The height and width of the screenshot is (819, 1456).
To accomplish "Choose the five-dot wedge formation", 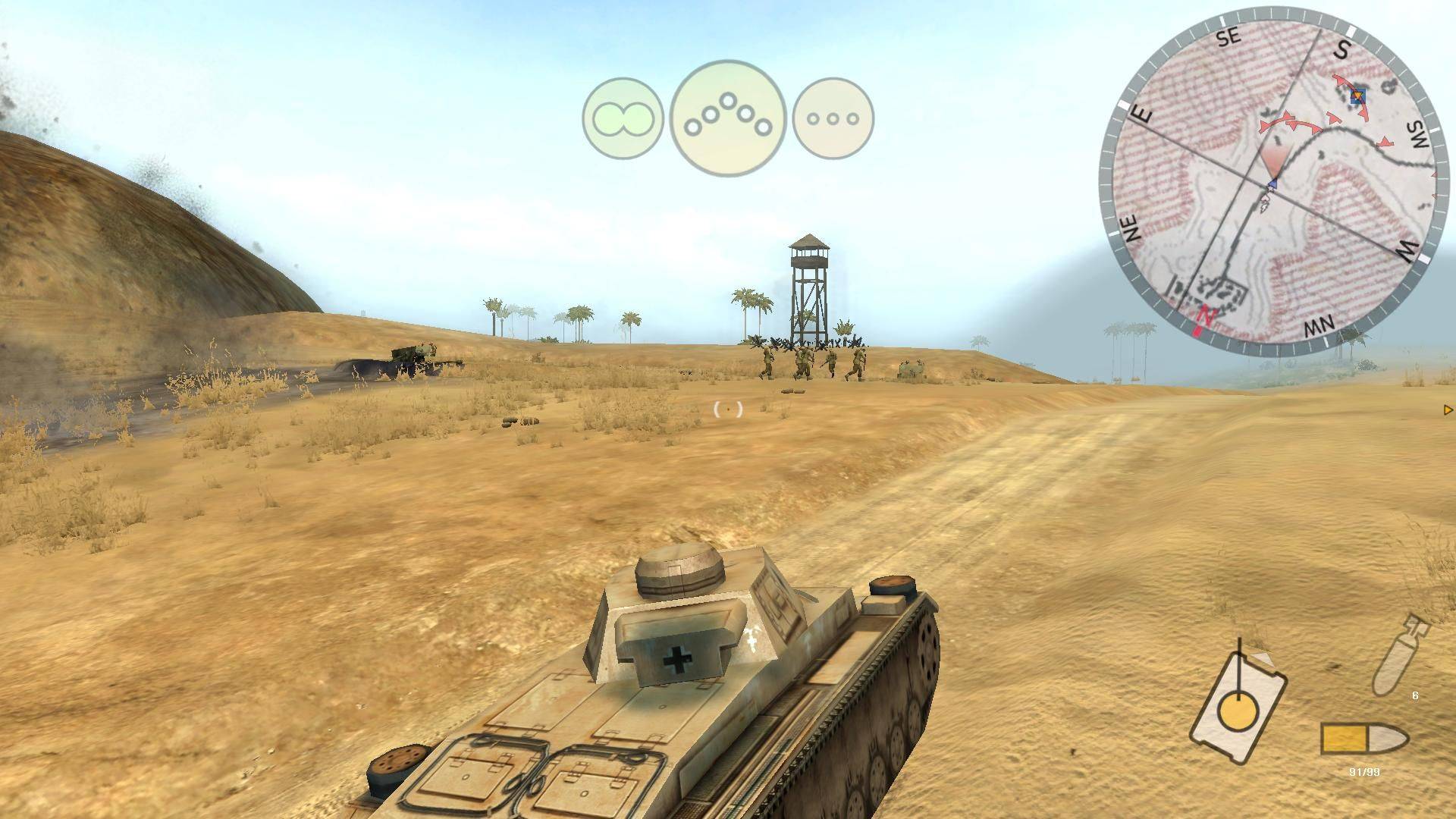I will pos(727,119).
